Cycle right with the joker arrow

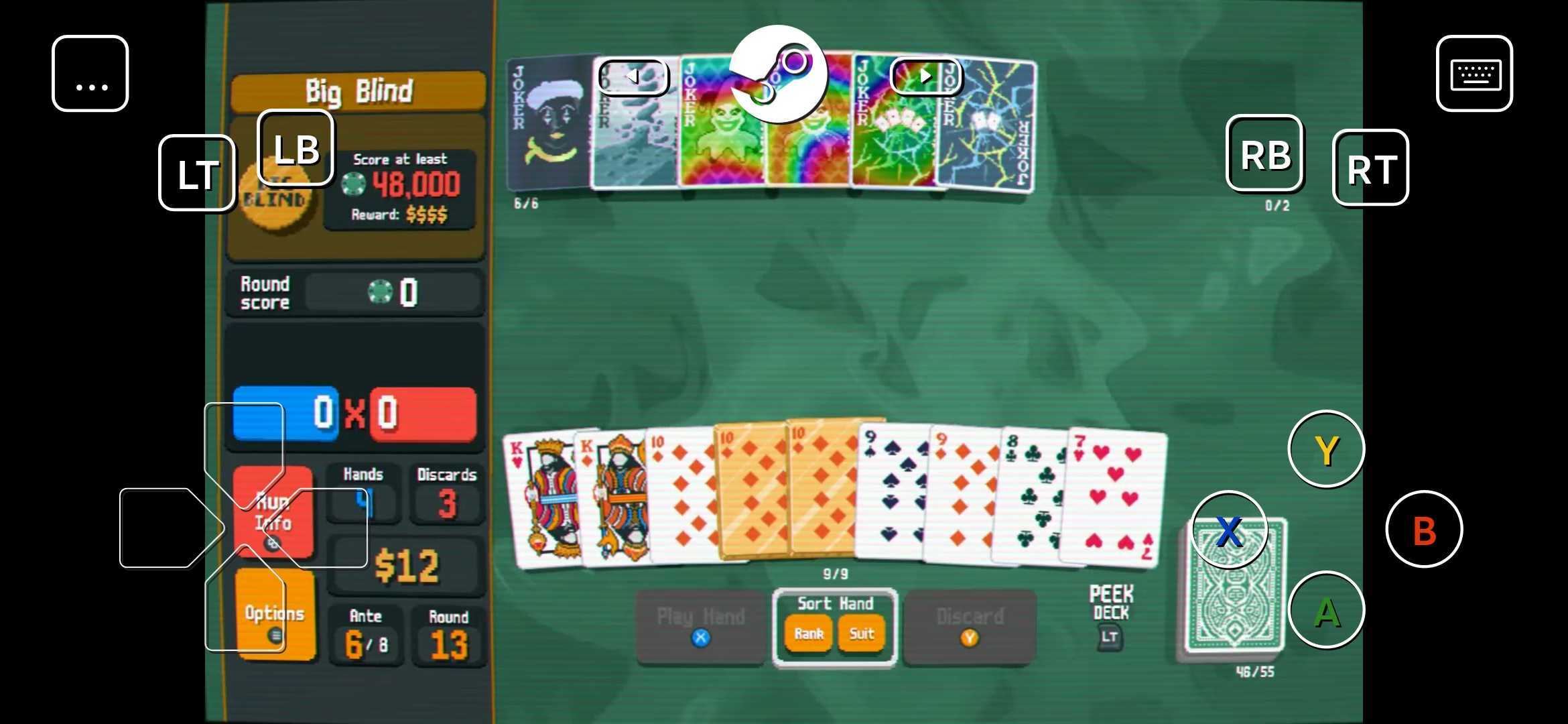click(927, 76)
